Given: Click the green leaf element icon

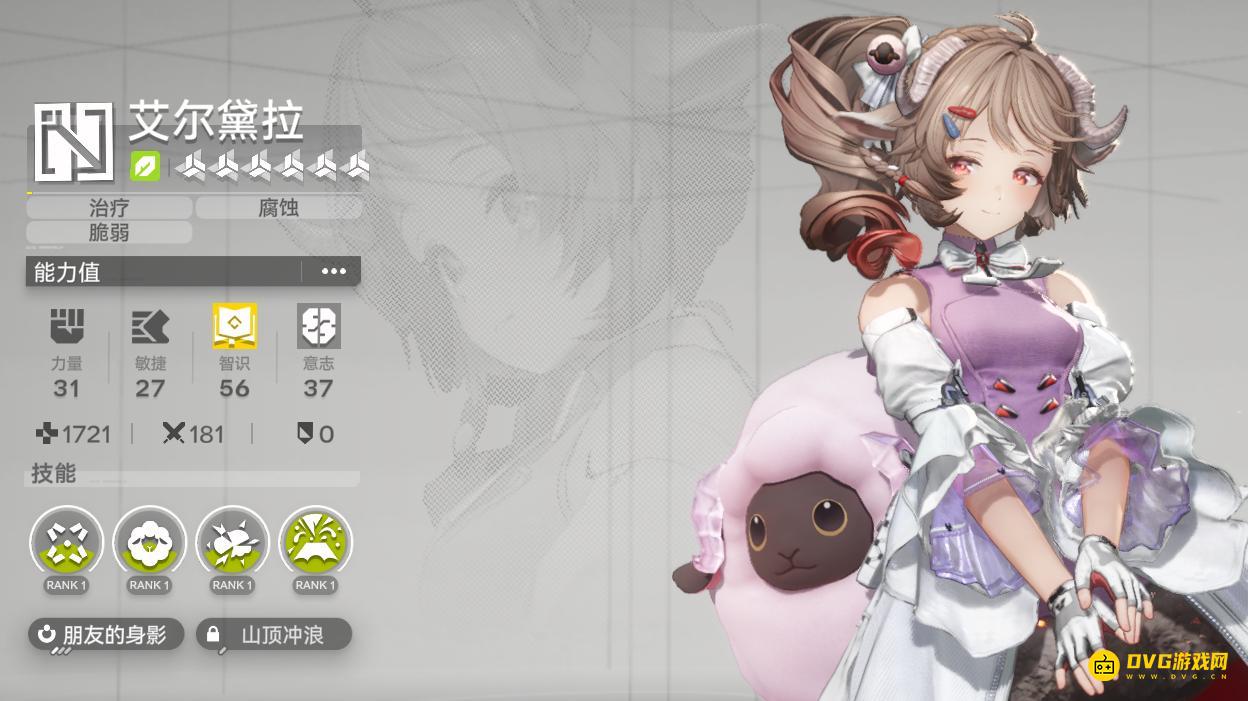Looking at the screenshot, I should [145, 167].
